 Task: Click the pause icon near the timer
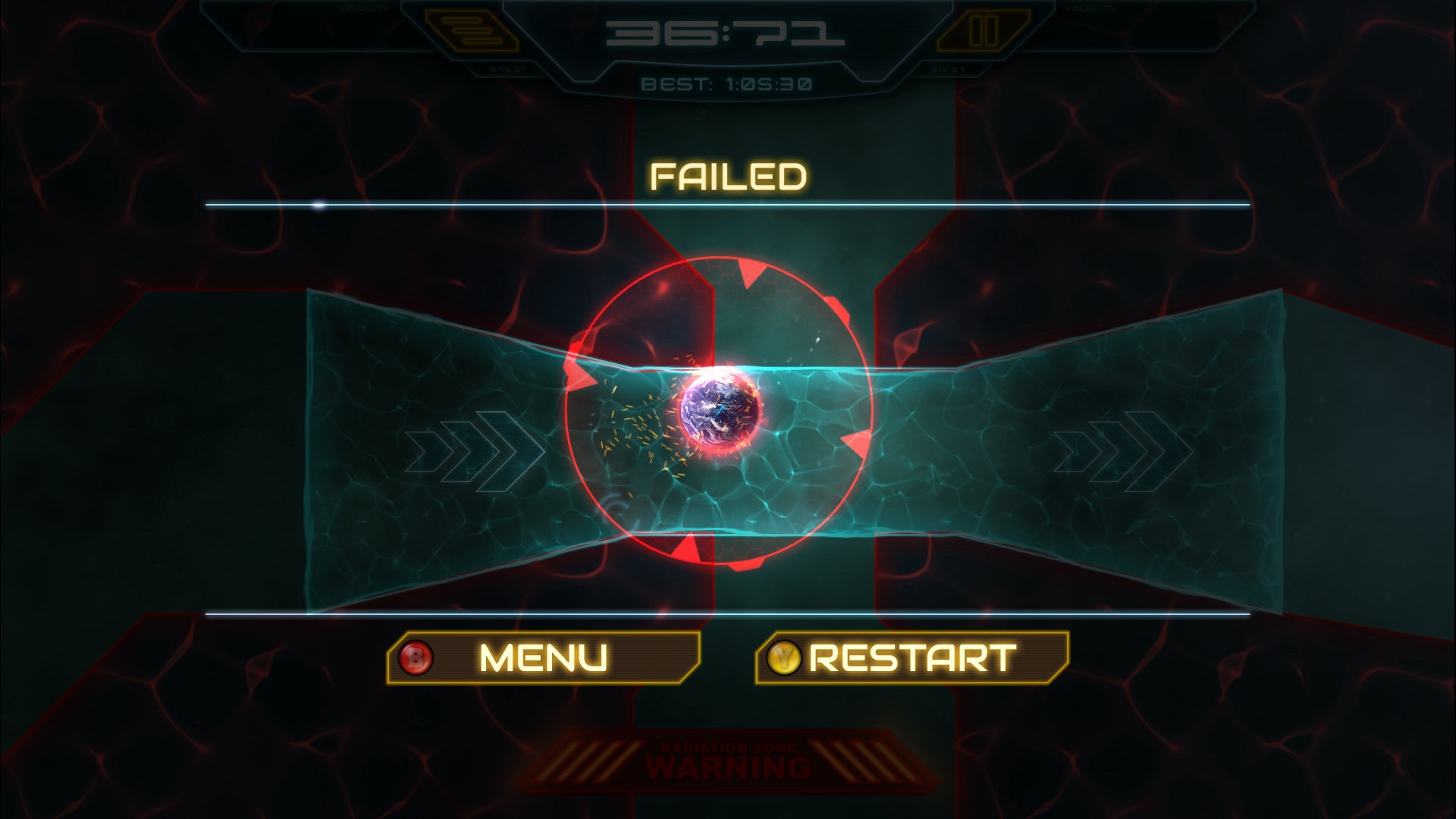pyautogui.click(x=984, y=32)
